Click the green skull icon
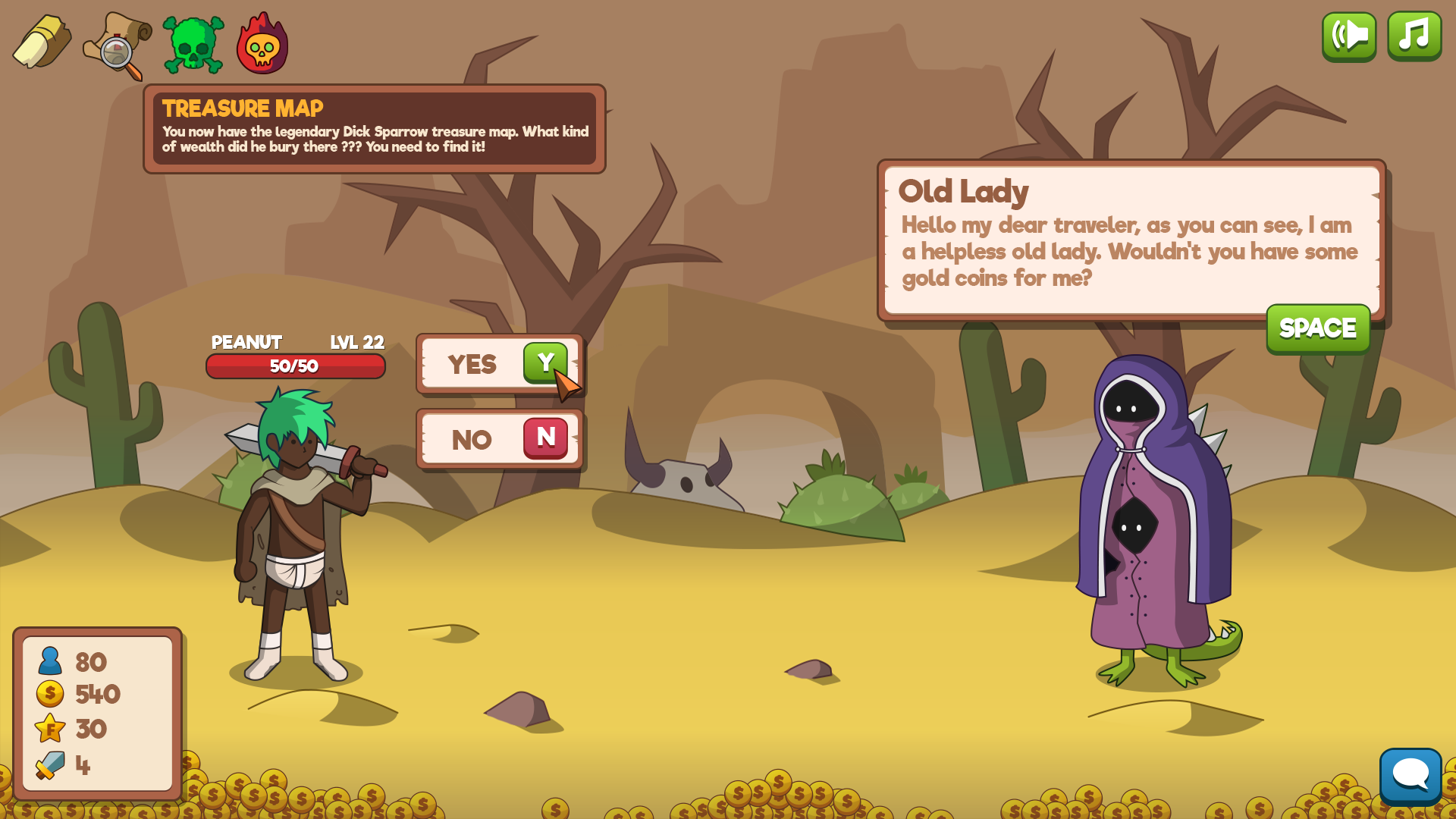1456x819 pixels. pyautogui.click(x=192, y=43)
